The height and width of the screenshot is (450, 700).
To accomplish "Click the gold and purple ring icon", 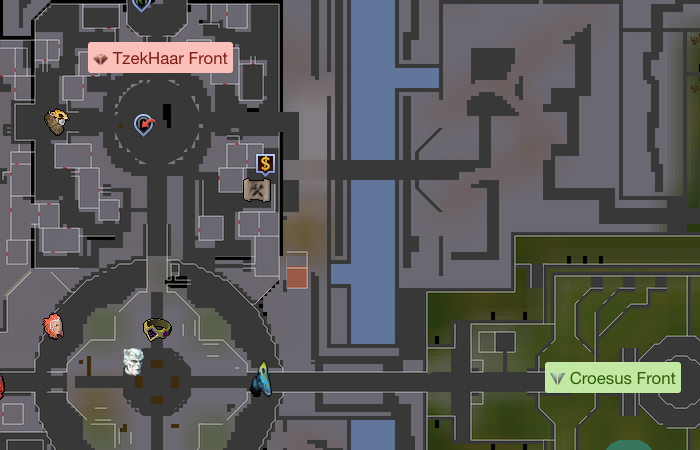I will pos(156,329).
